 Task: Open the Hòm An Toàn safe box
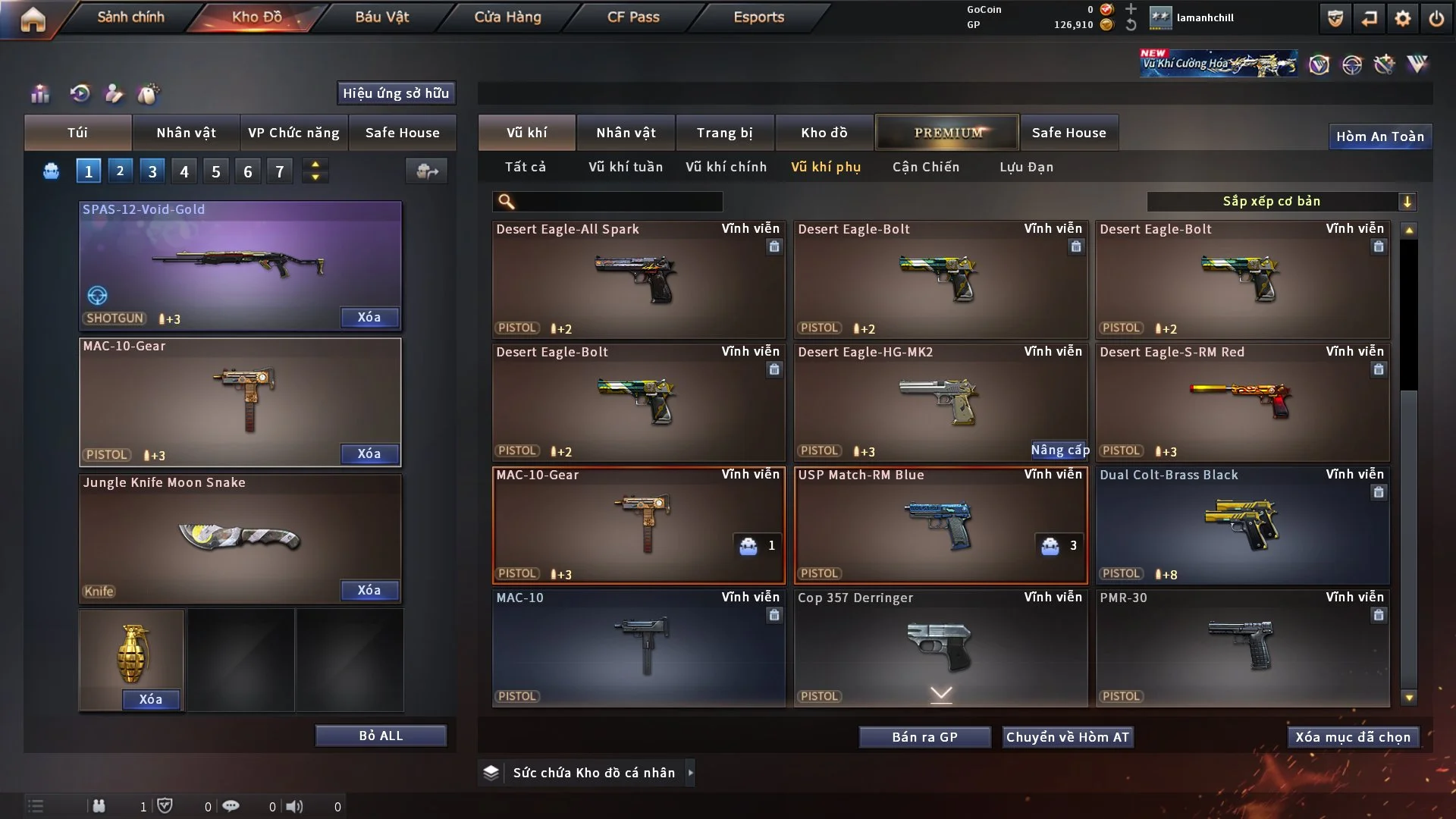pyautogui.click(x=1379, y=136)
